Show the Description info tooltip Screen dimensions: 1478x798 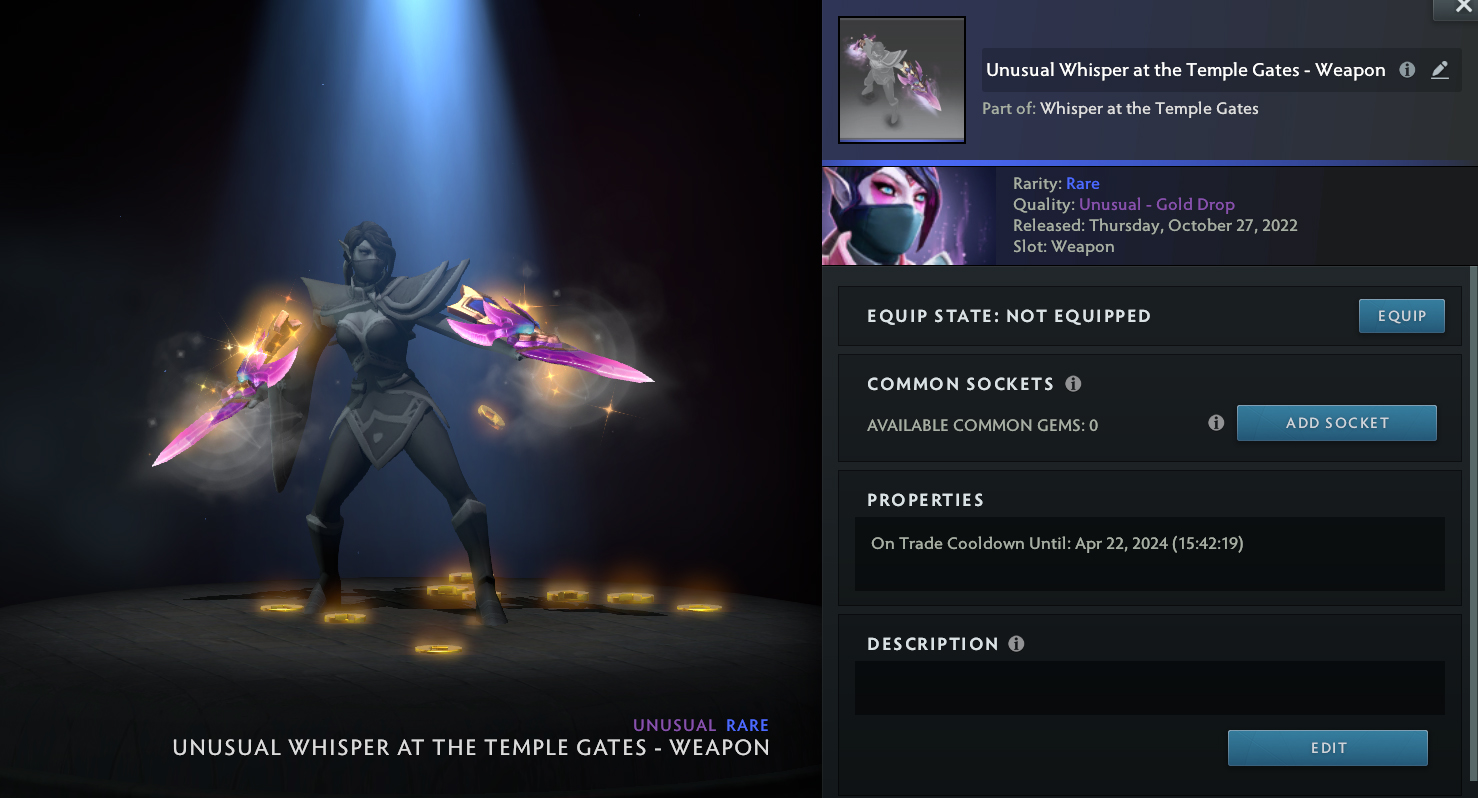coord(1016,644)
